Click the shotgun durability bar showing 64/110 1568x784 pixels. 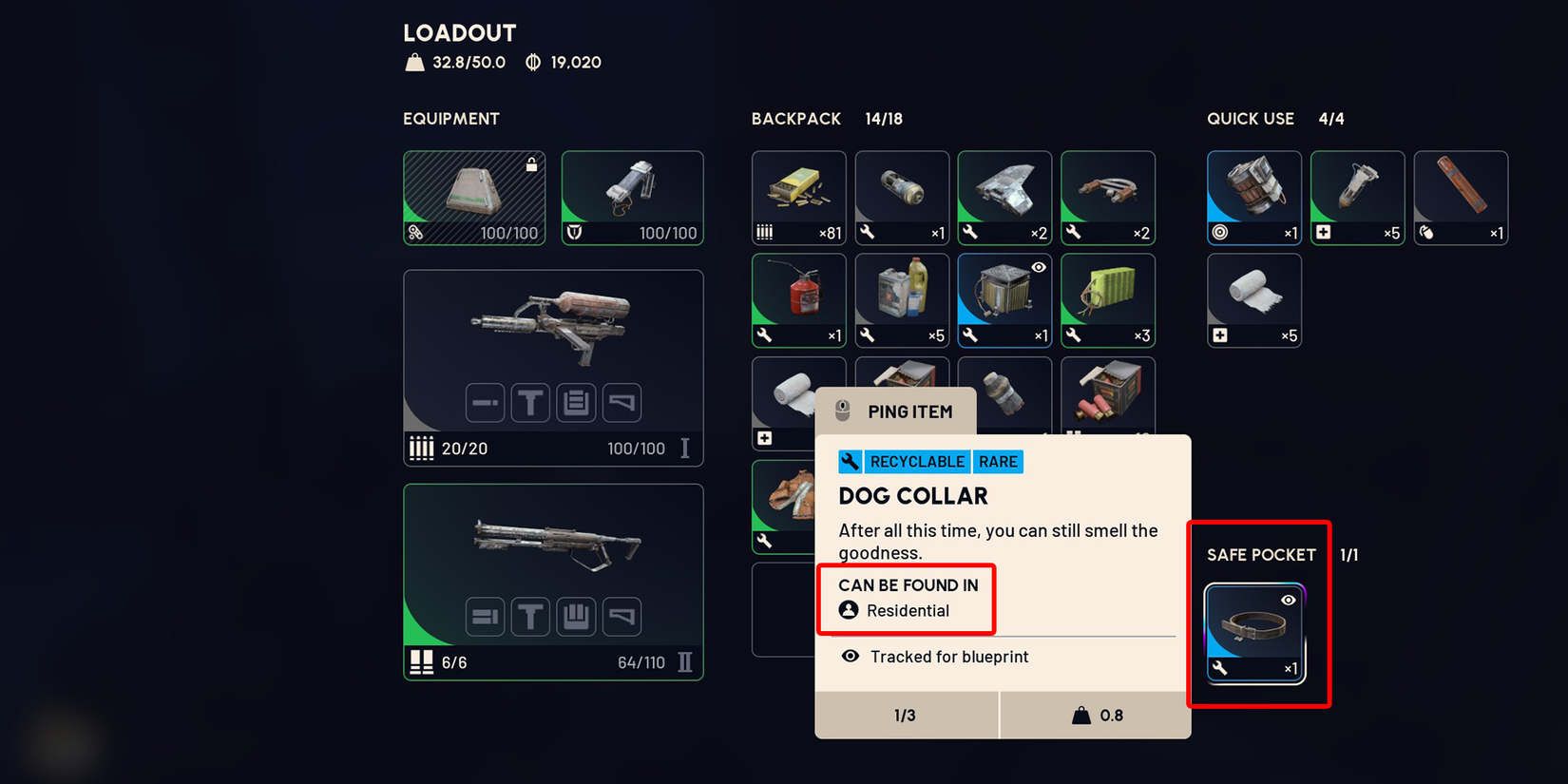(641, 662)
